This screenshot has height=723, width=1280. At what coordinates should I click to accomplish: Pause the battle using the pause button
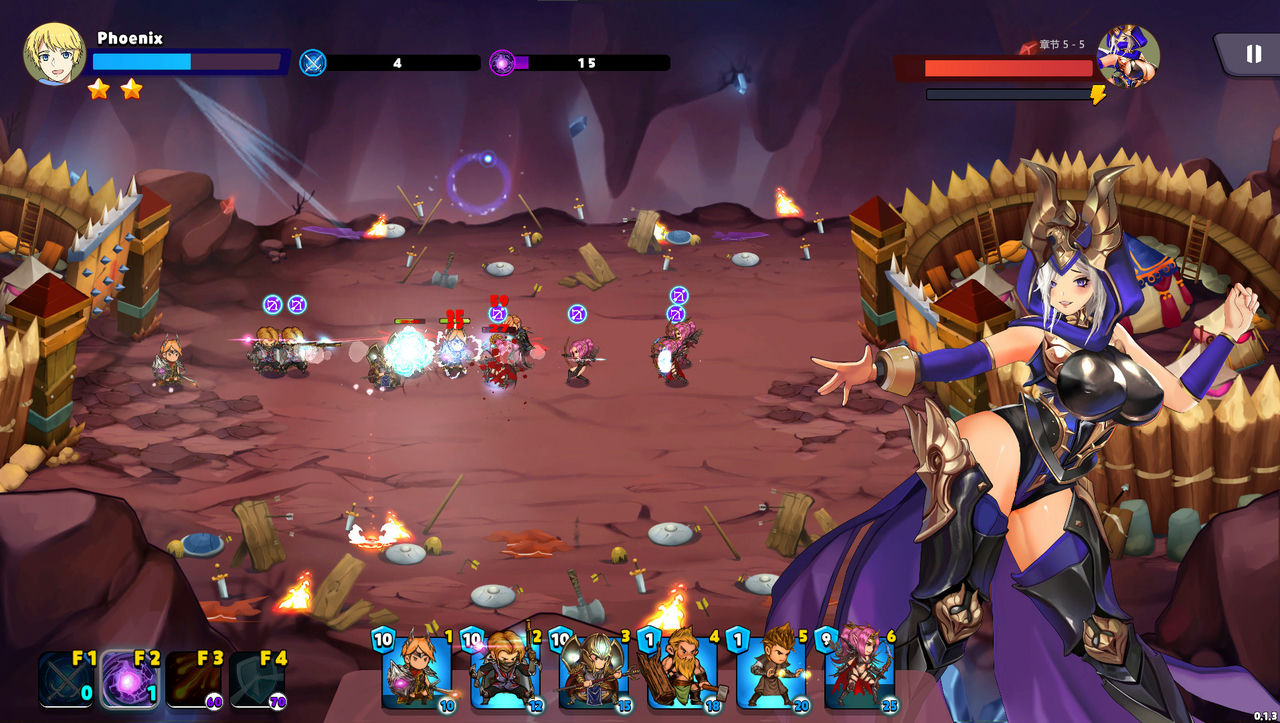[1249, 53]
